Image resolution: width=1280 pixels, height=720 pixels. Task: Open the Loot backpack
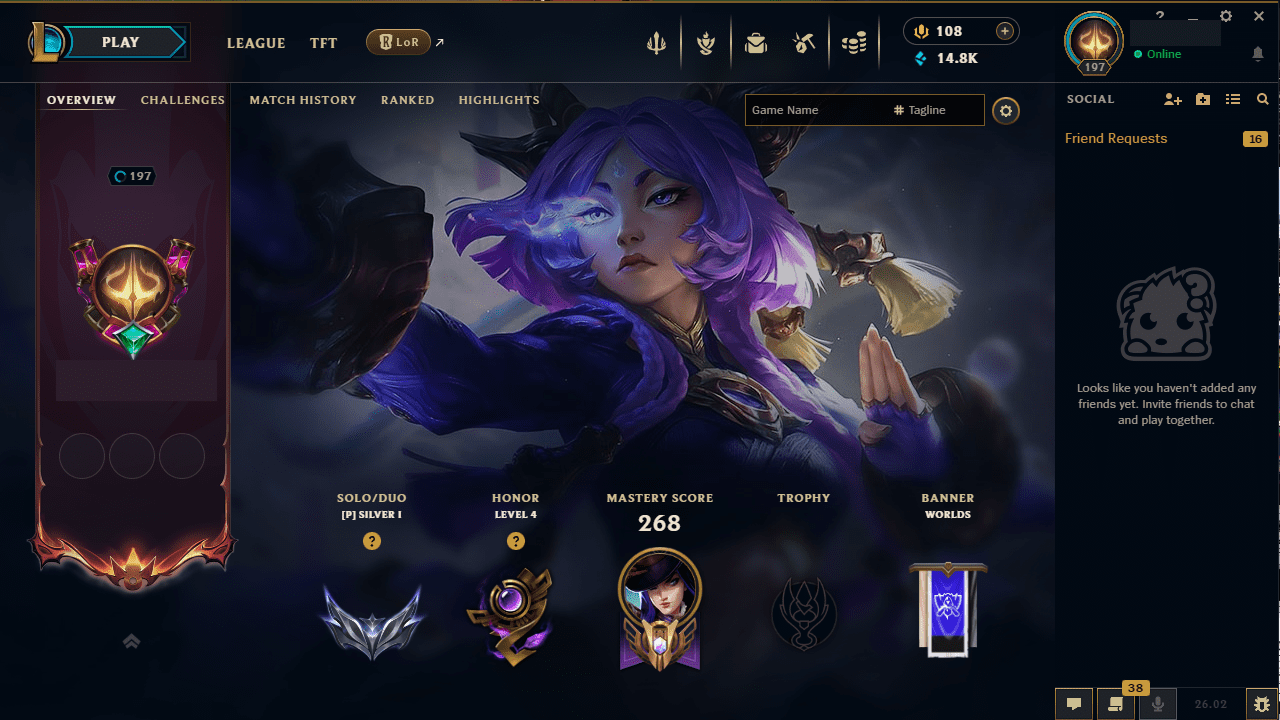pos(756,42)
